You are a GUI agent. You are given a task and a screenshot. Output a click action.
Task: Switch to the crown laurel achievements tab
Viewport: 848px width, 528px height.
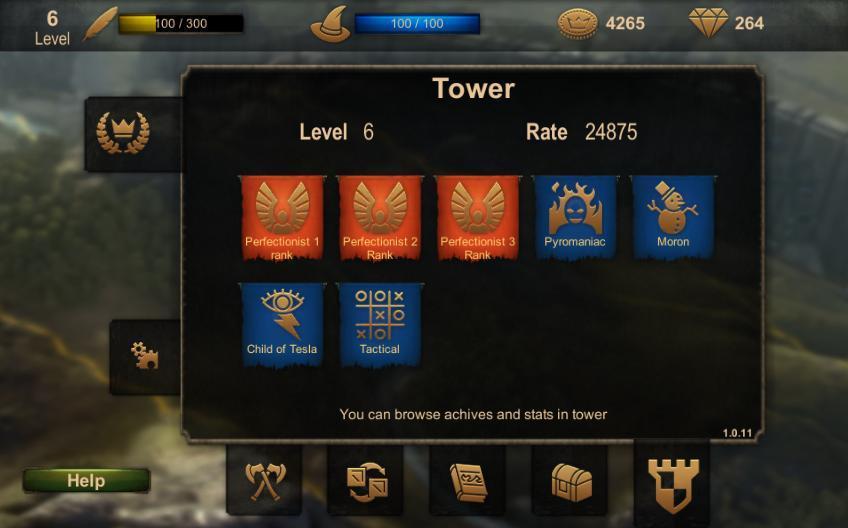click(122, 133)
